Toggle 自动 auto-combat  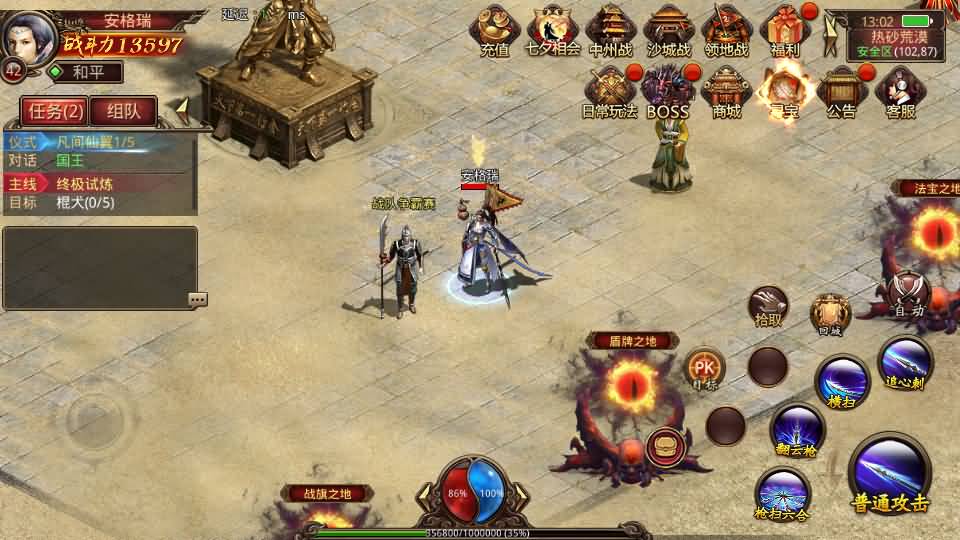(x=909, y=295)
